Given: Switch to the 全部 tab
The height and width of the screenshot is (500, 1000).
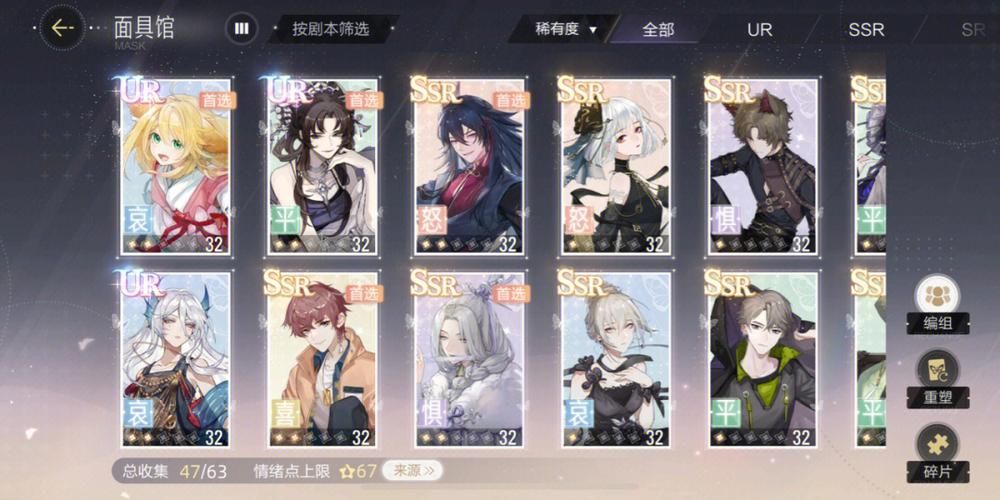Looking at the screenshot, I should click(658, 29).
